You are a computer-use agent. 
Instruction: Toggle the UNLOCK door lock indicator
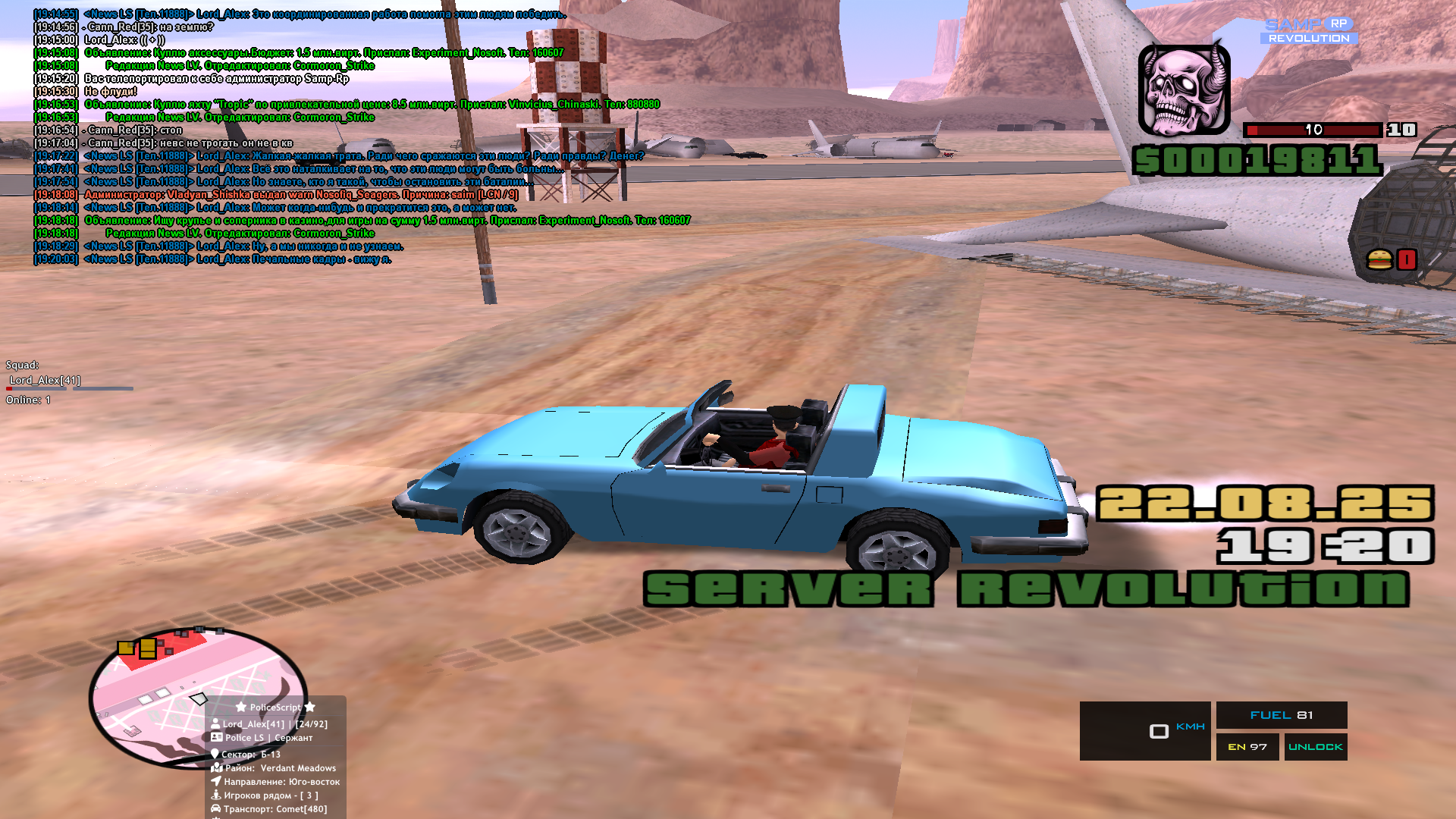(1315, 747)
